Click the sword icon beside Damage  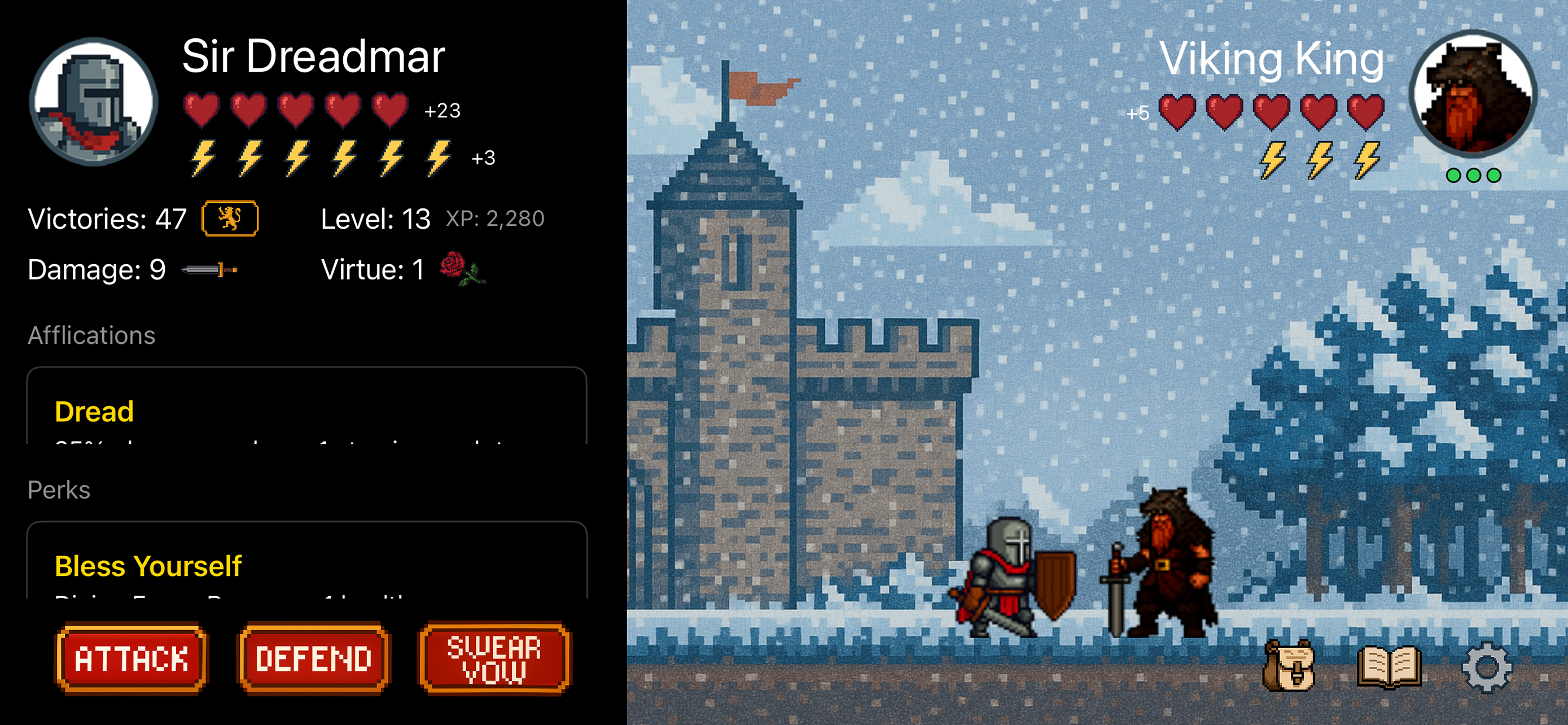point(209,270)
